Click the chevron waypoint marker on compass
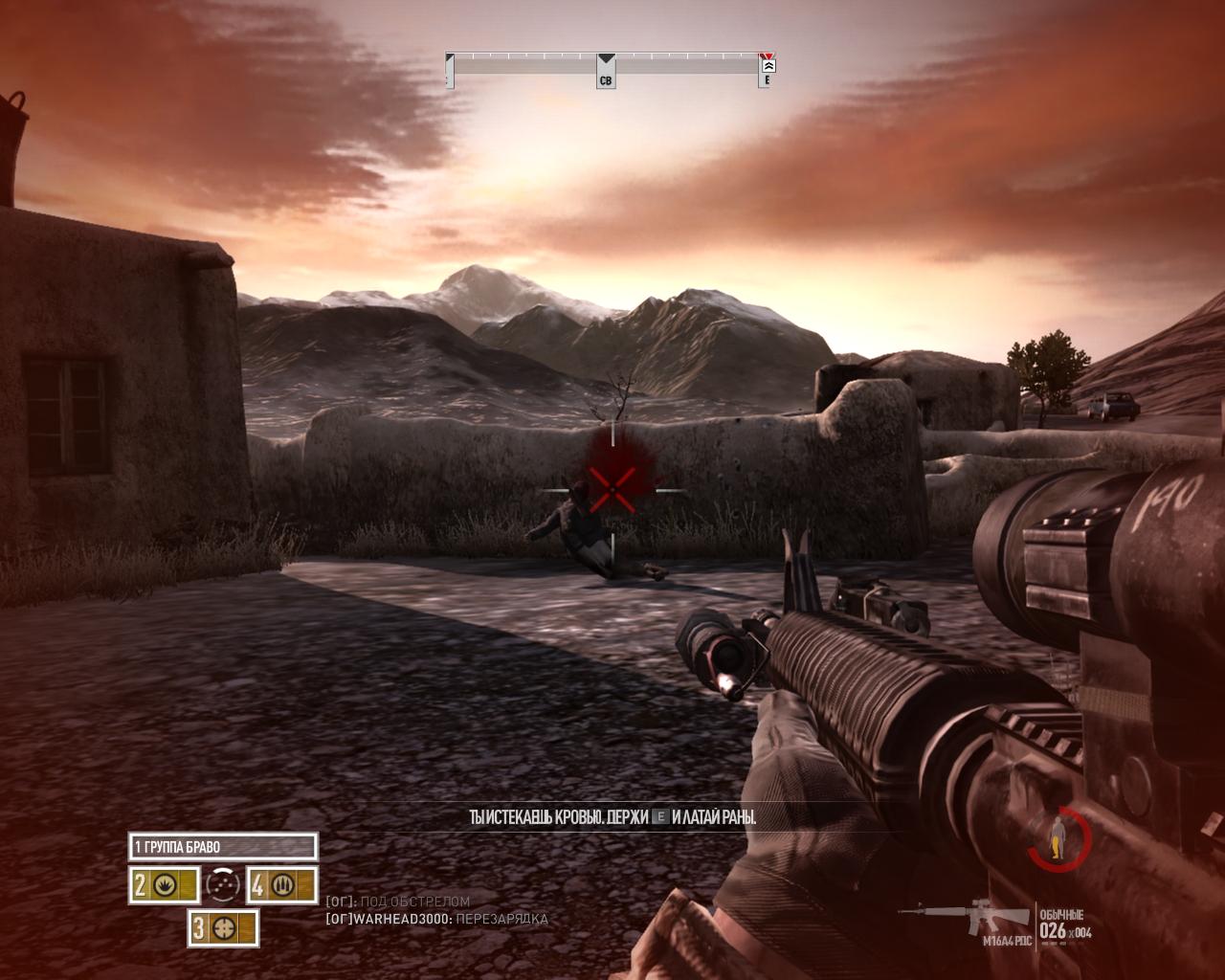This screenshot has width=1225, height=980. 768,65
